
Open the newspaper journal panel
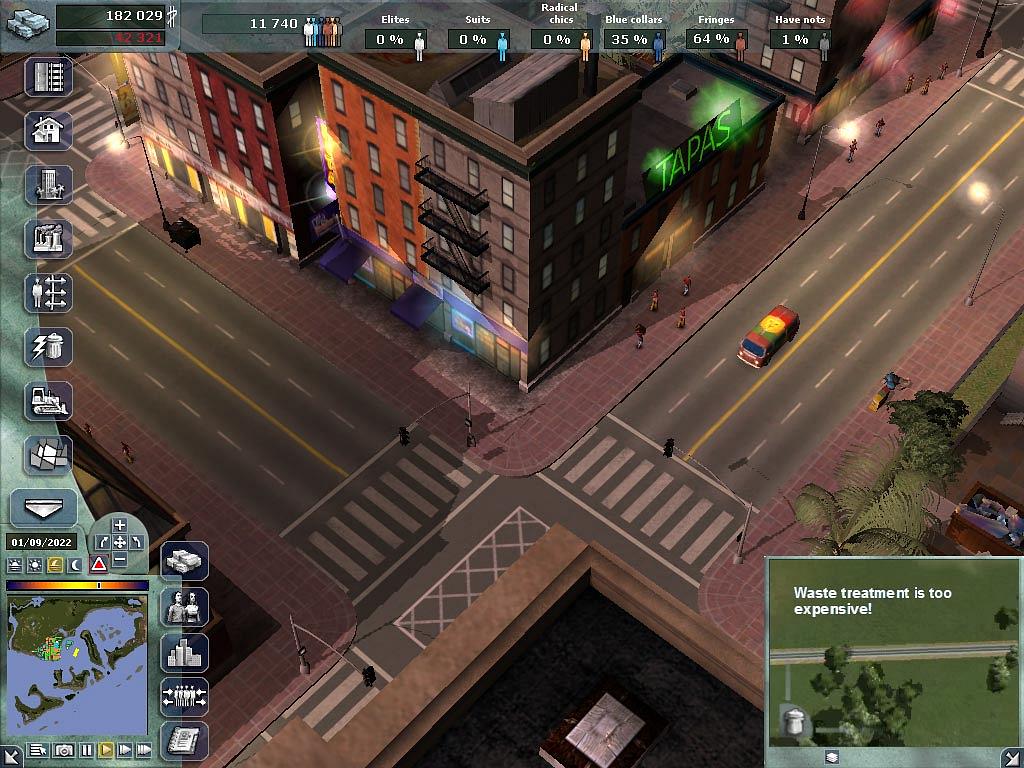click(x=184, y=741)
